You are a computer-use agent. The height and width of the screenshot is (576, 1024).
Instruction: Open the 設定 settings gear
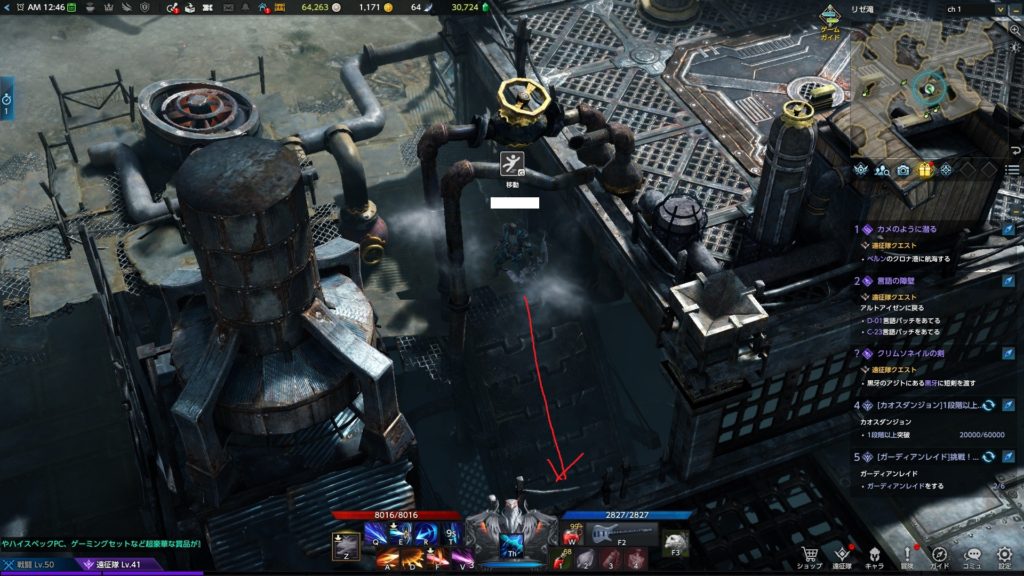tap(1004, 555)
